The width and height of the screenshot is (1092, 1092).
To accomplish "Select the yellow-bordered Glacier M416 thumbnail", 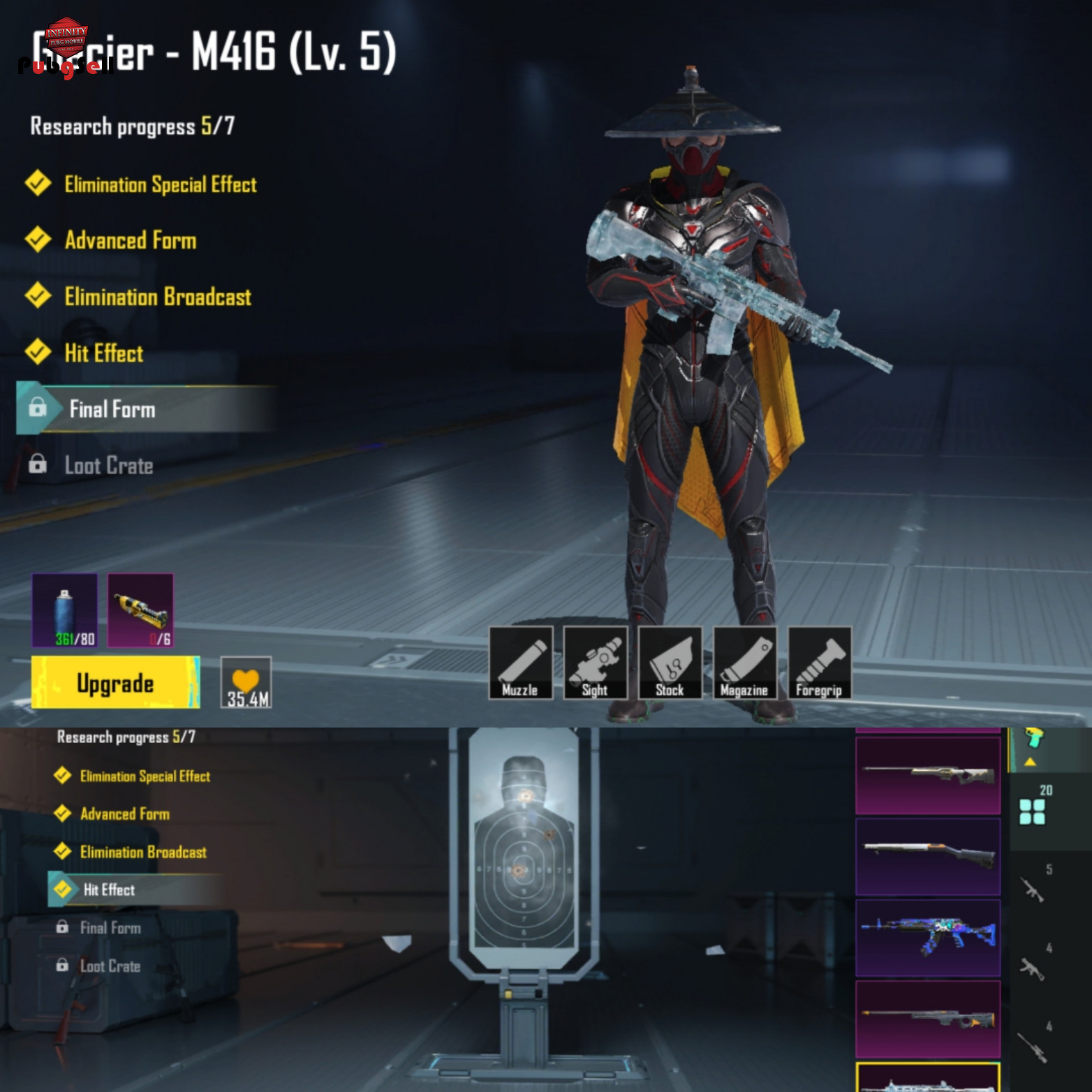I will pyautogui.click(x=928, y=1078).
